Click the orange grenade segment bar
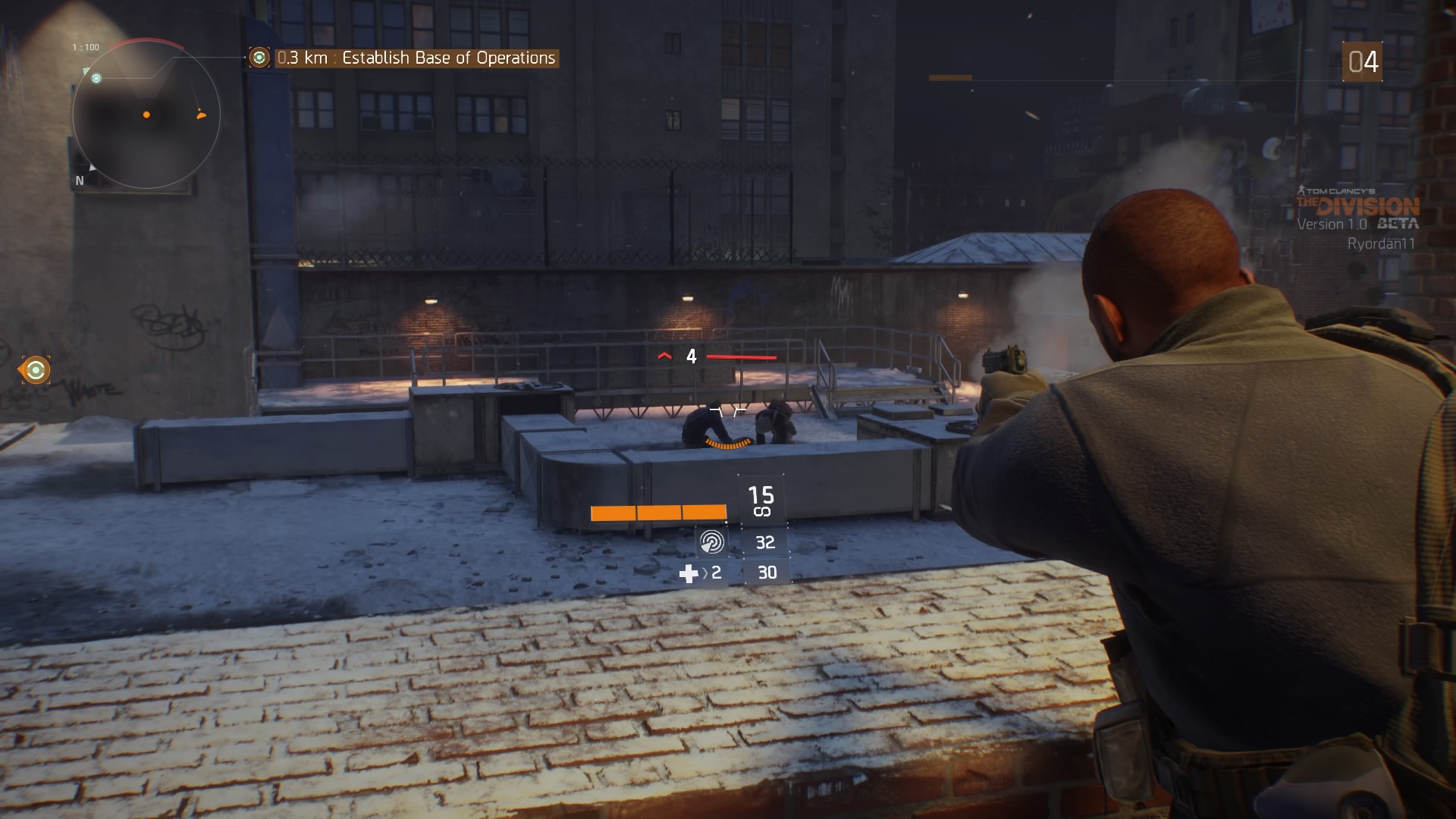The height and width of the screenshot is (819, 1456). pyautogui.click(x=658, y=513)
